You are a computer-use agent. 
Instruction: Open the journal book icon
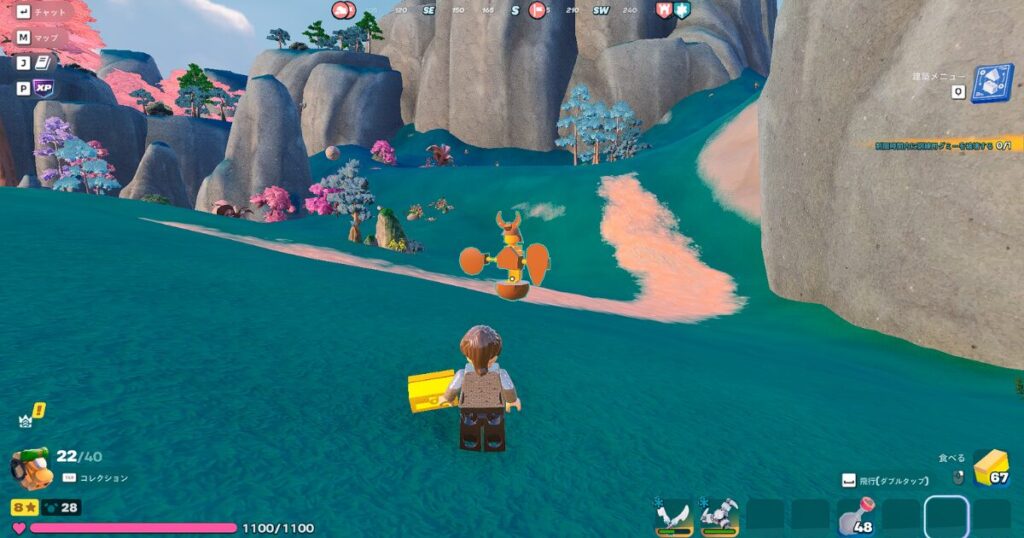tap(44, 62)
